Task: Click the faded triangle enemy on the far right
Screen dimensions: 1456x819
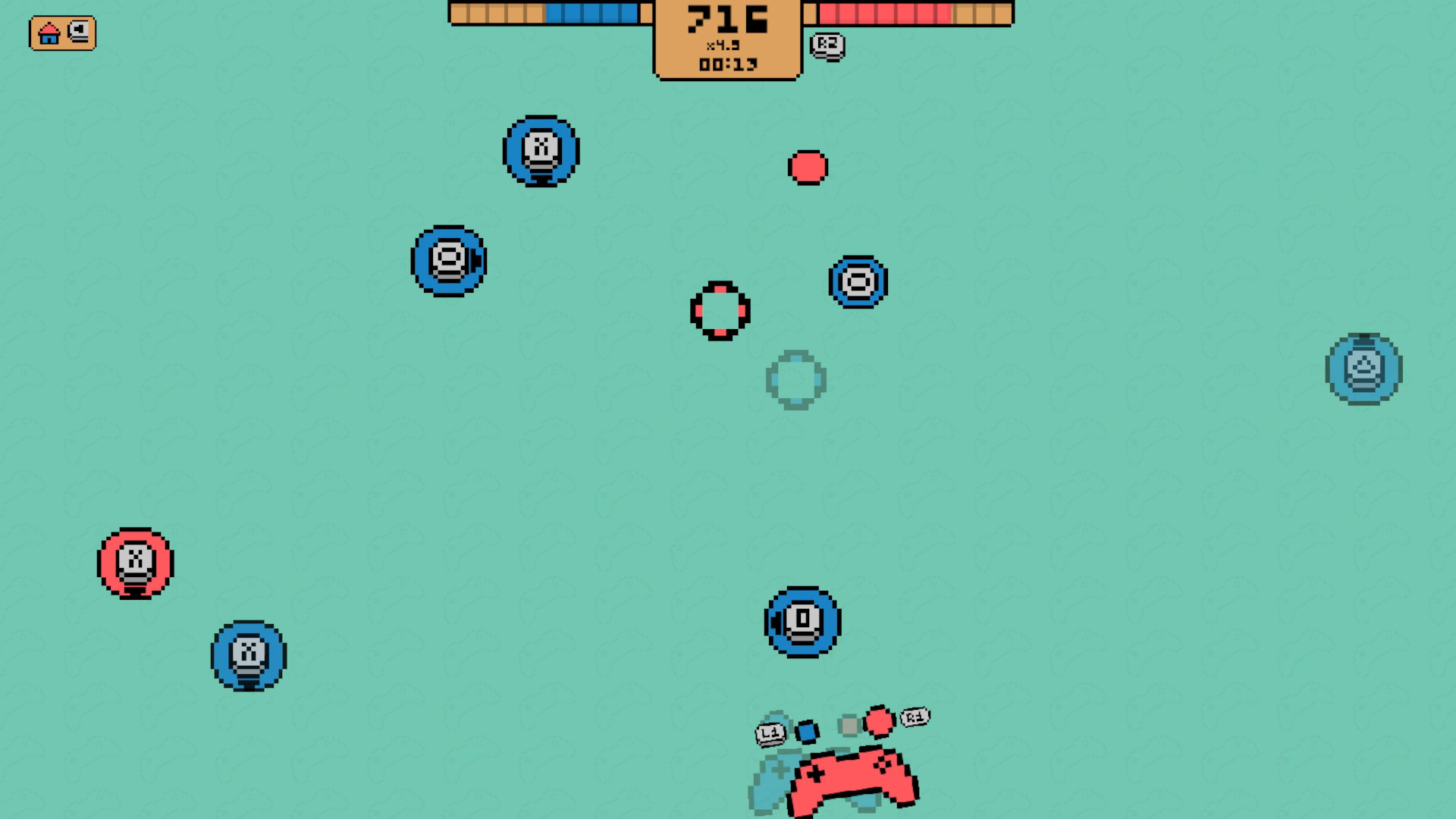Action: coord(1363,368)
